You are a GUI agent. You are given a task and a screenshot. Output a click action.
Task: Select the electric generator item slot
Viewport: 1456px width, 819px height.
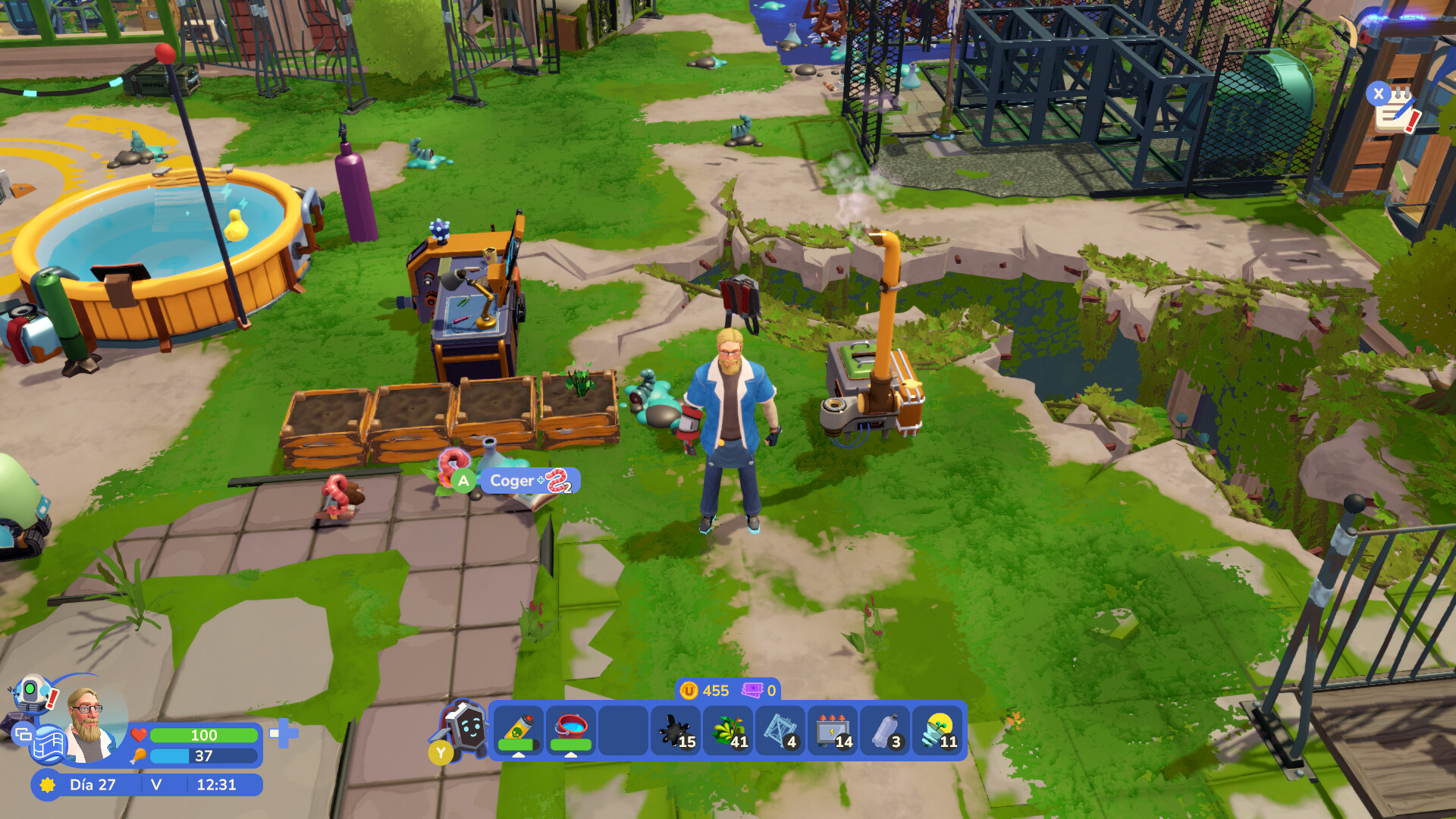click(x=833, y=731)
